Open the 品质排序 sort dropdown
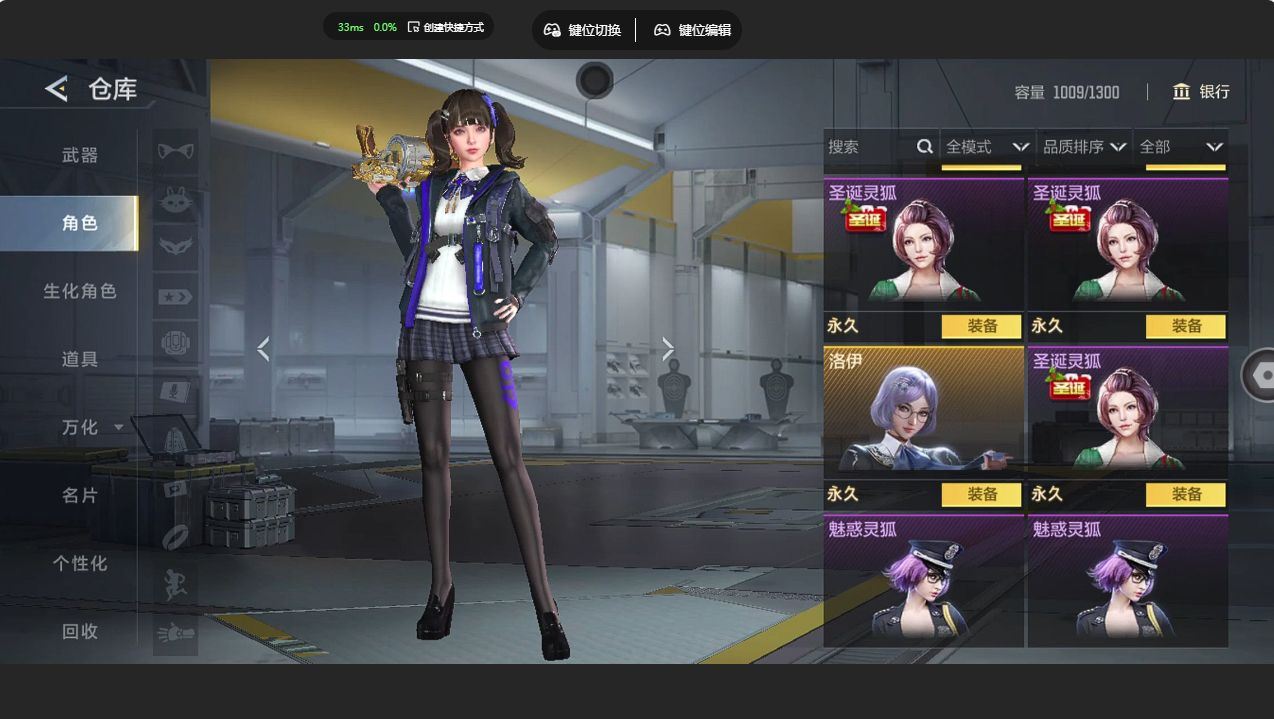The image size is (1274, 719). [x=1084, y=147]
